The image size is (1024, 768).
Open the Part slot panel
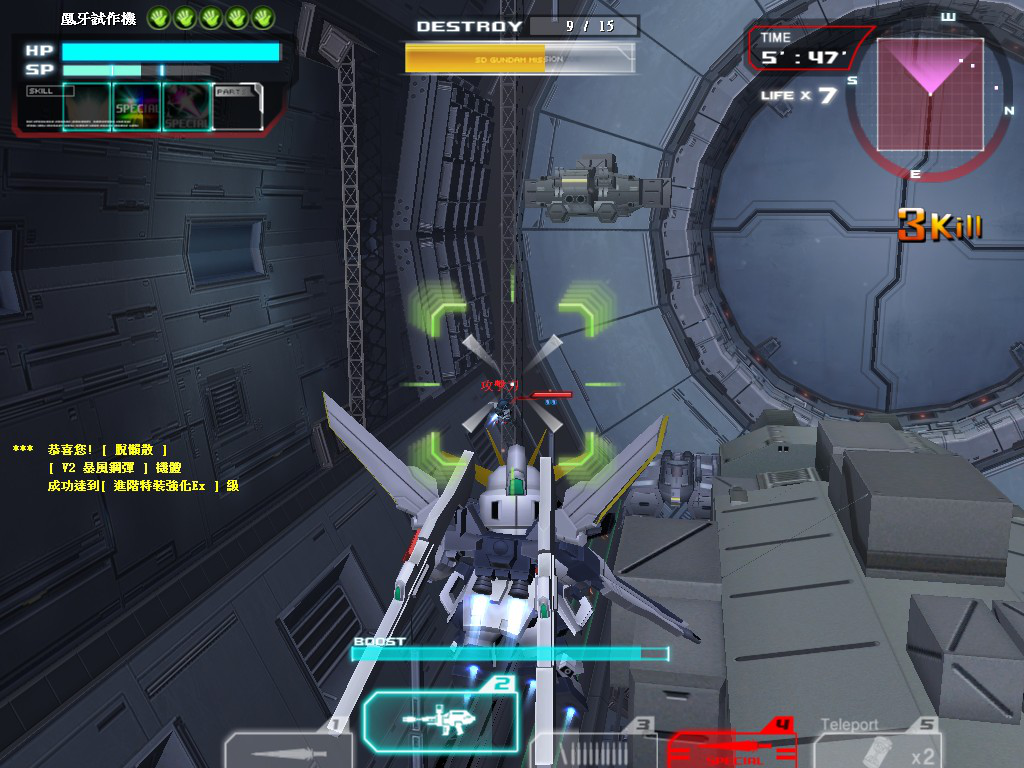238,106
